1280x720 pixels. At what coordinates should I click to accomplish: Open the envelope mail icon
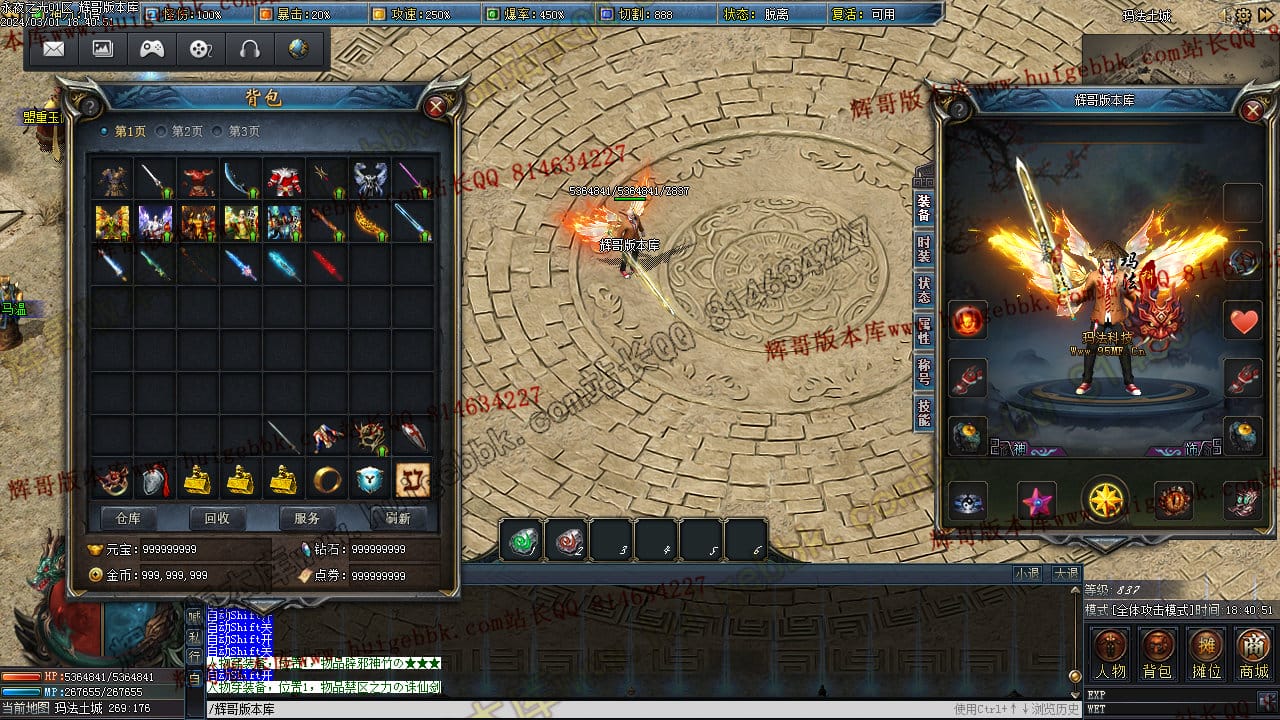pyautogui.click(x=53, y=48)
